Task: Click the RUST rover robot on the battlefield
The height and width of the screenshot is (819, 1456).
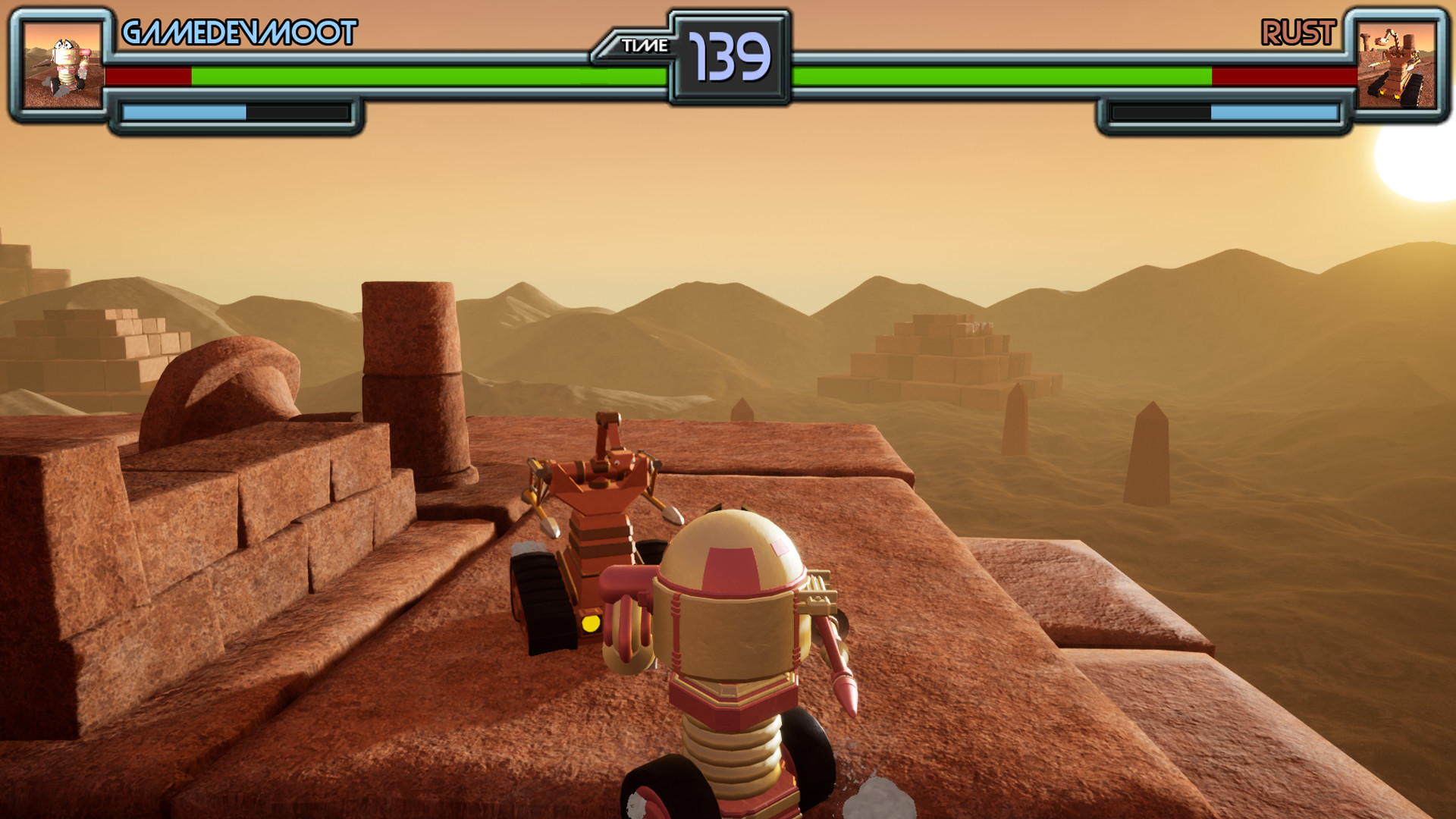Action: (599, 531)
